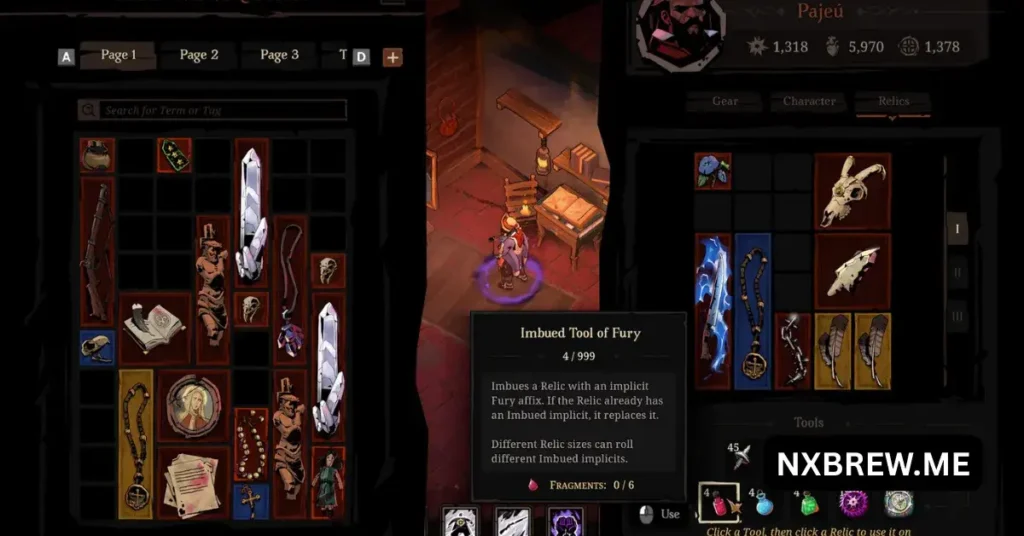The height and width of the screenshot is (536, 1024).
Task: Switch to stash Page 2
Action: [x=199, y=55]
